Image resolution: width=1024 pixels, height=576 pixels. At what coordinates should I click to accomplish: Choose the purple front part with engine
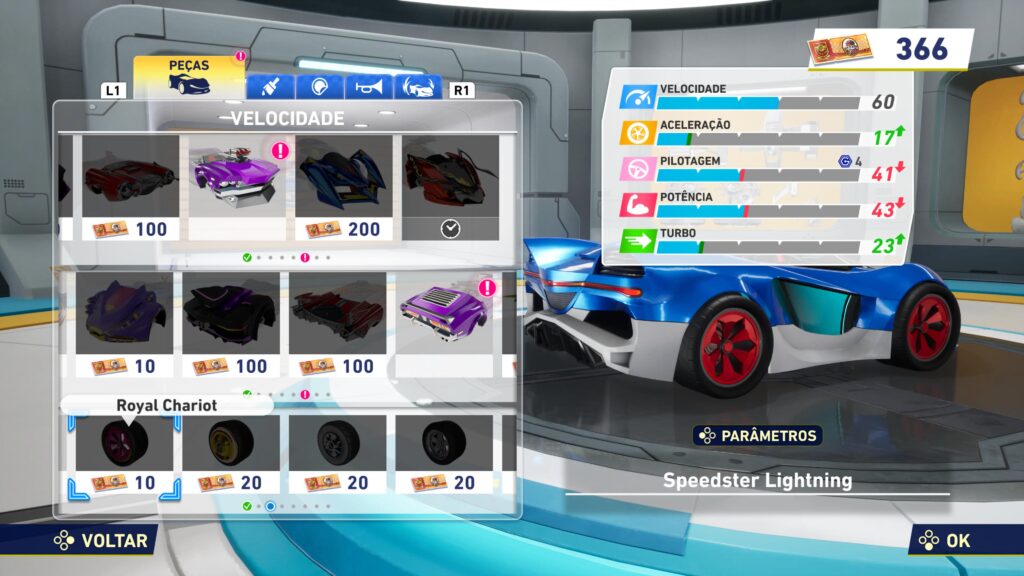[237, 187]
